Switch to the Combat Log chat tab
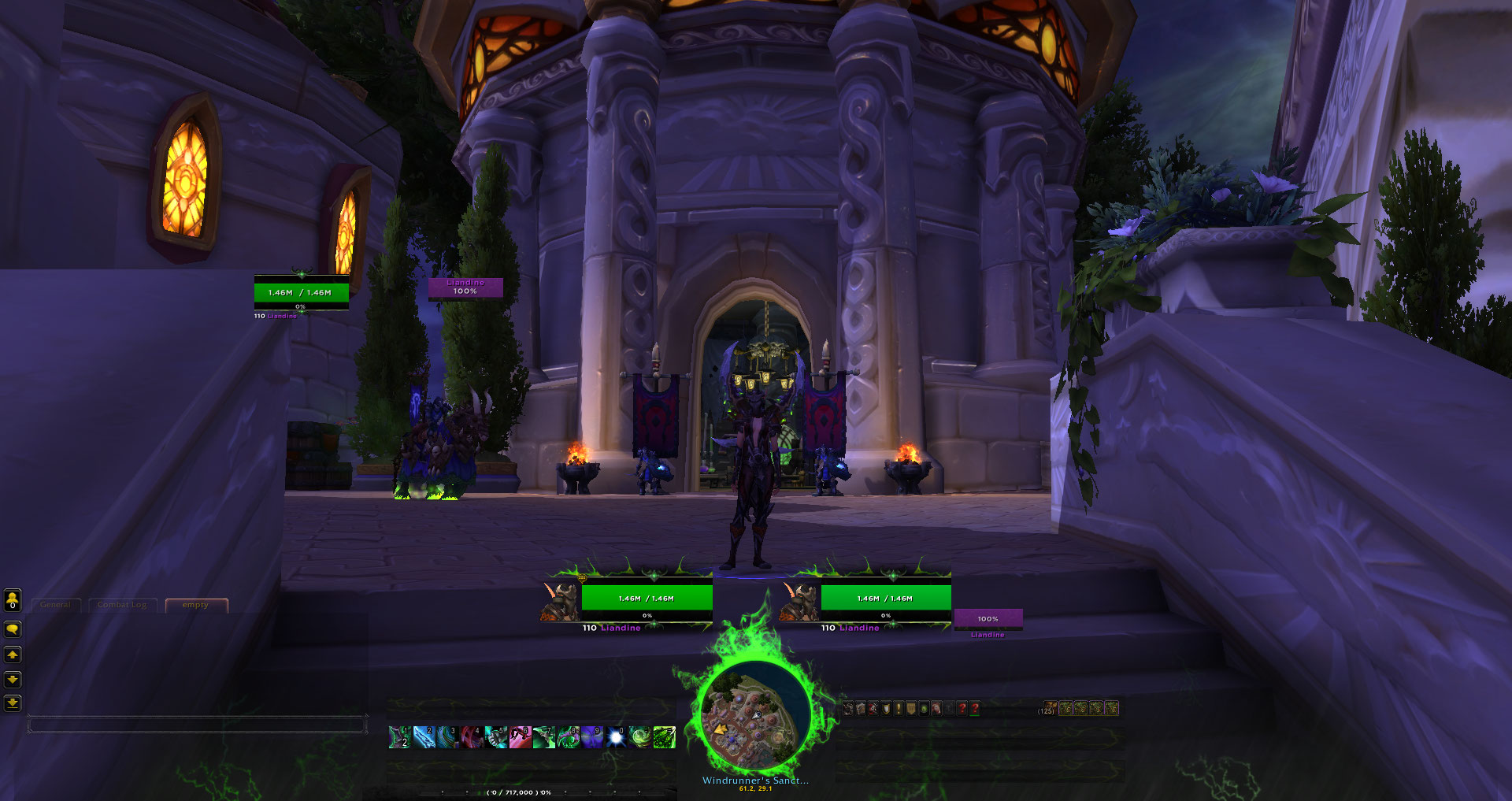The width and height of the screenshot is (1512, 801). [x=122, y=605]
